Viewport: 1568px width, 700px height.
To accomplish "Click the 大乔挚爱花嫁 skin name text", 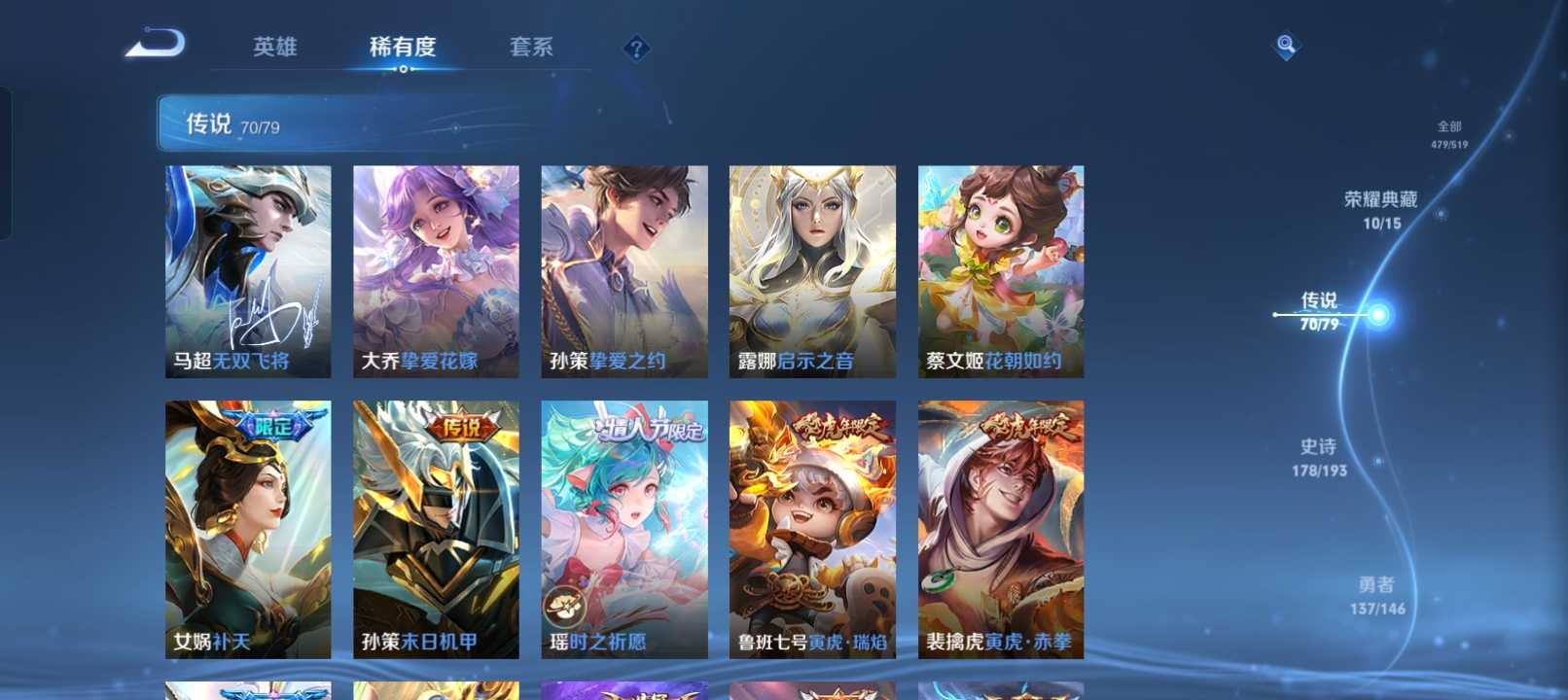I will pos(418,360).
